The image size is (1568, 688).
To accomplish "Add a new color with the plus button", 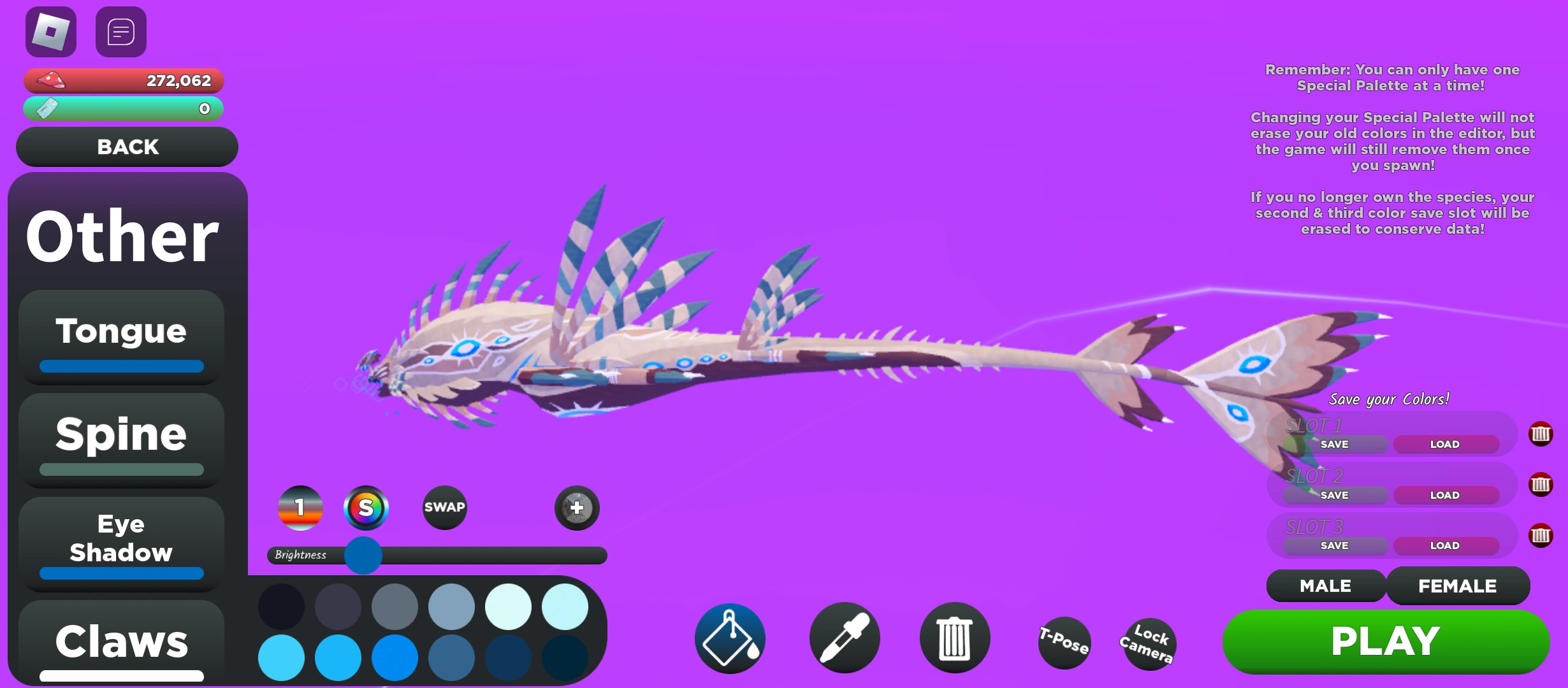I will point(576,508).
